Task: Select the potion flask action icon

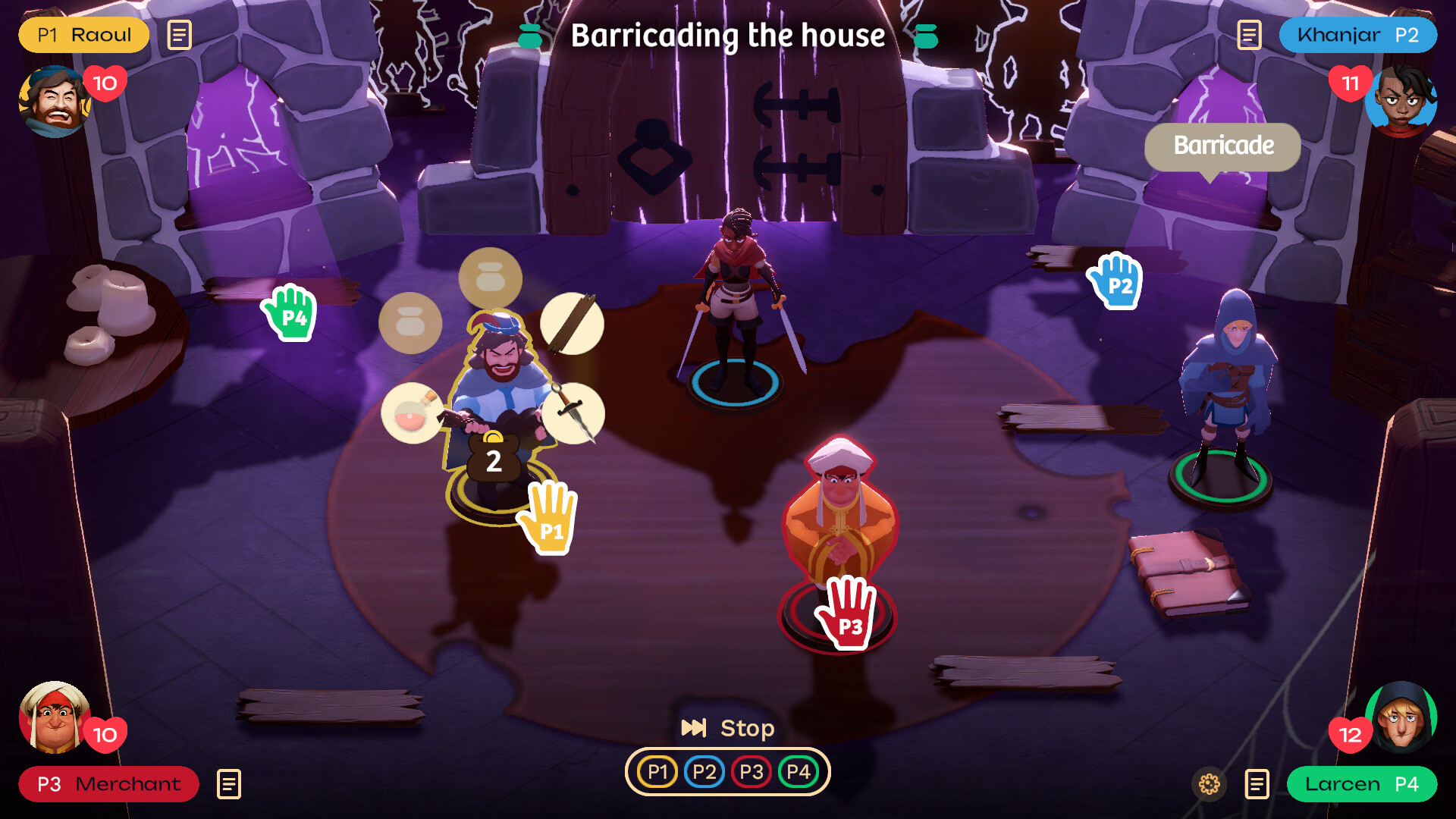Action: (x=410, y=413)
